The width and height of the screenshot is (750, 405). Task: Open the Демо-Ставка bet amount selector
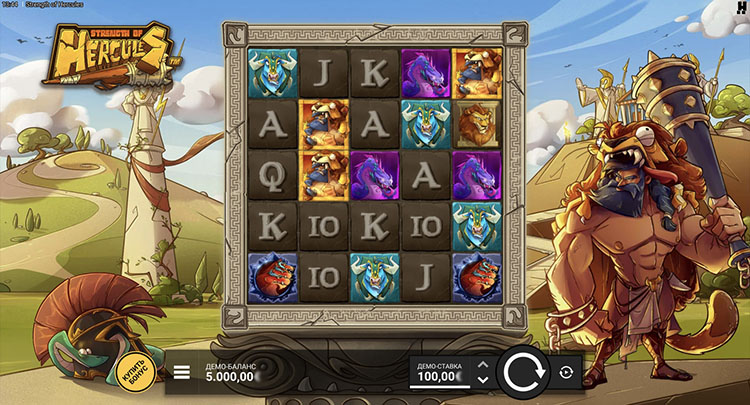click(x=438, y=373)
